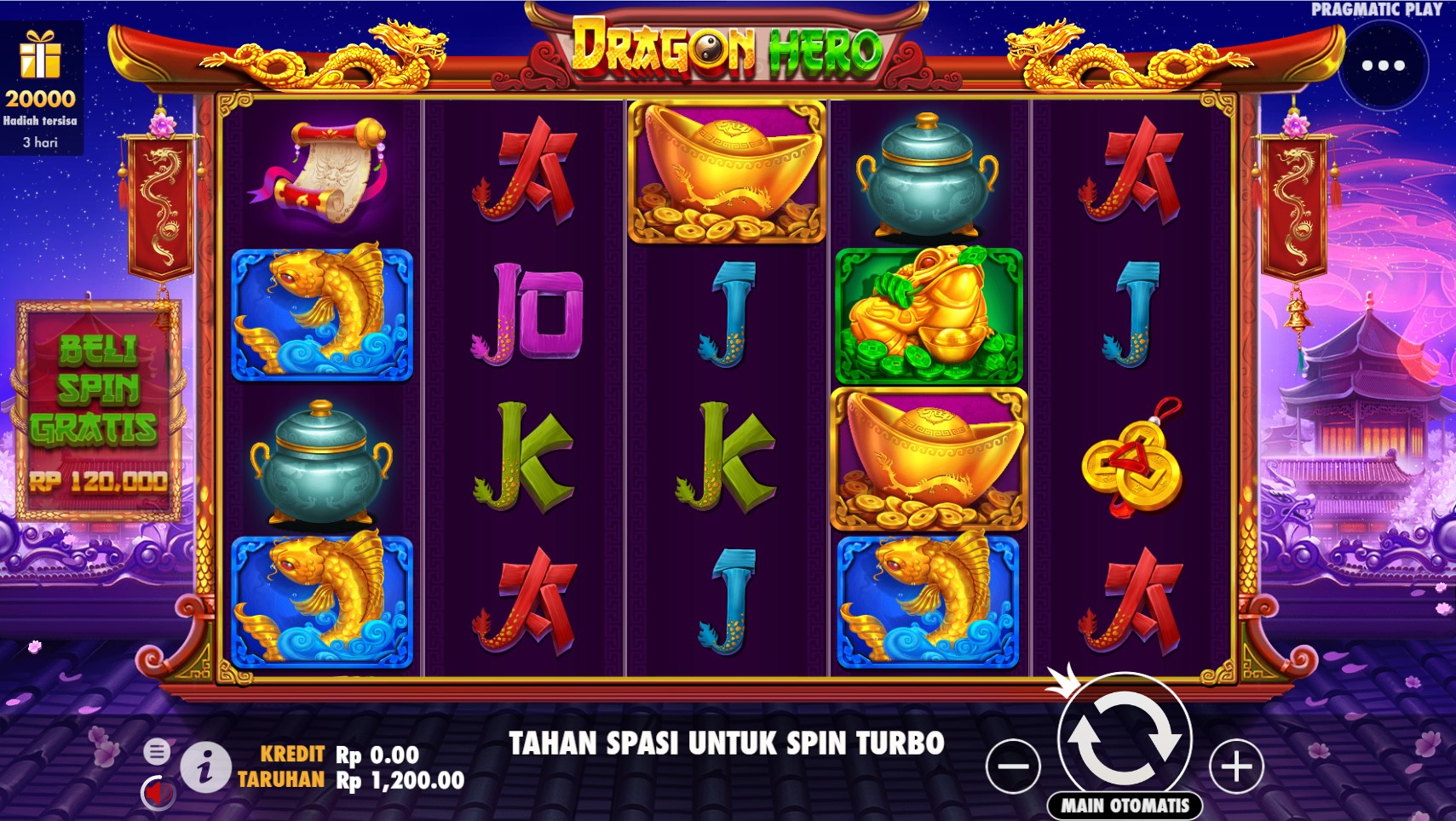The width and height of the screenshot is (1456, 821).
Task: Open the game info paytable button
Action: pyautogui.click(x=204, y=767)
